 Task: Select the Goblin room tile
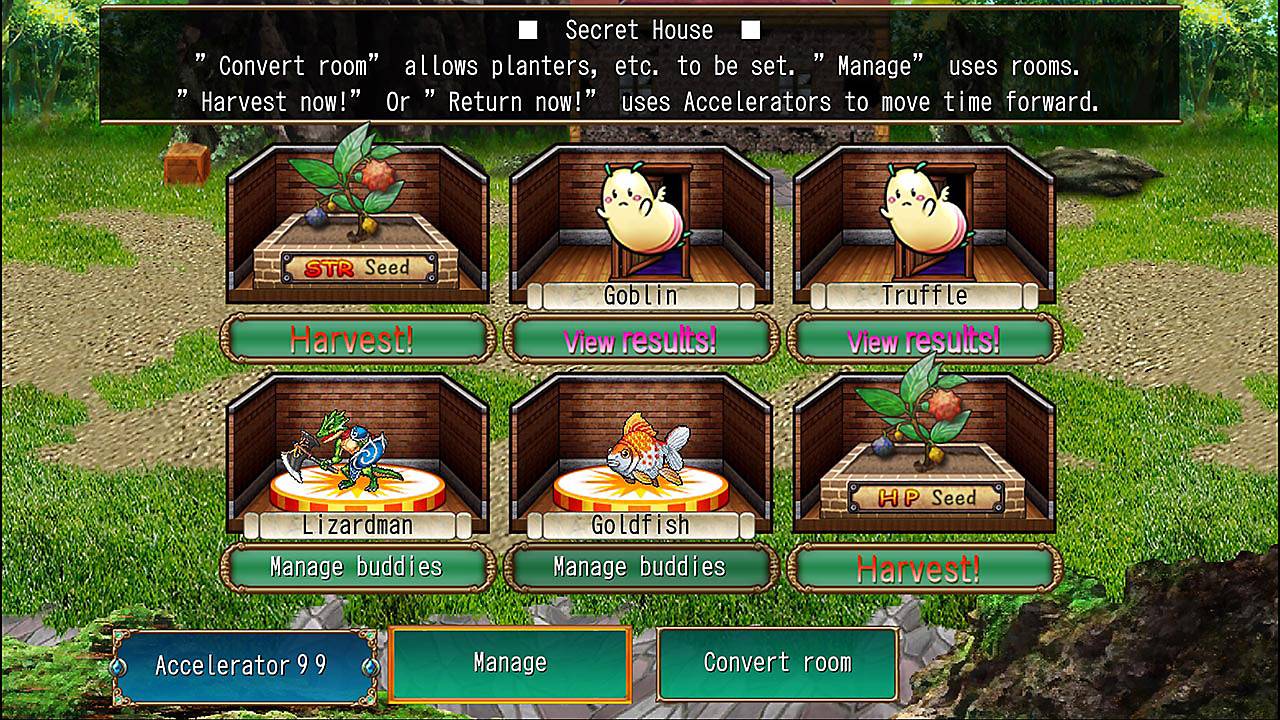click(640, 225)
